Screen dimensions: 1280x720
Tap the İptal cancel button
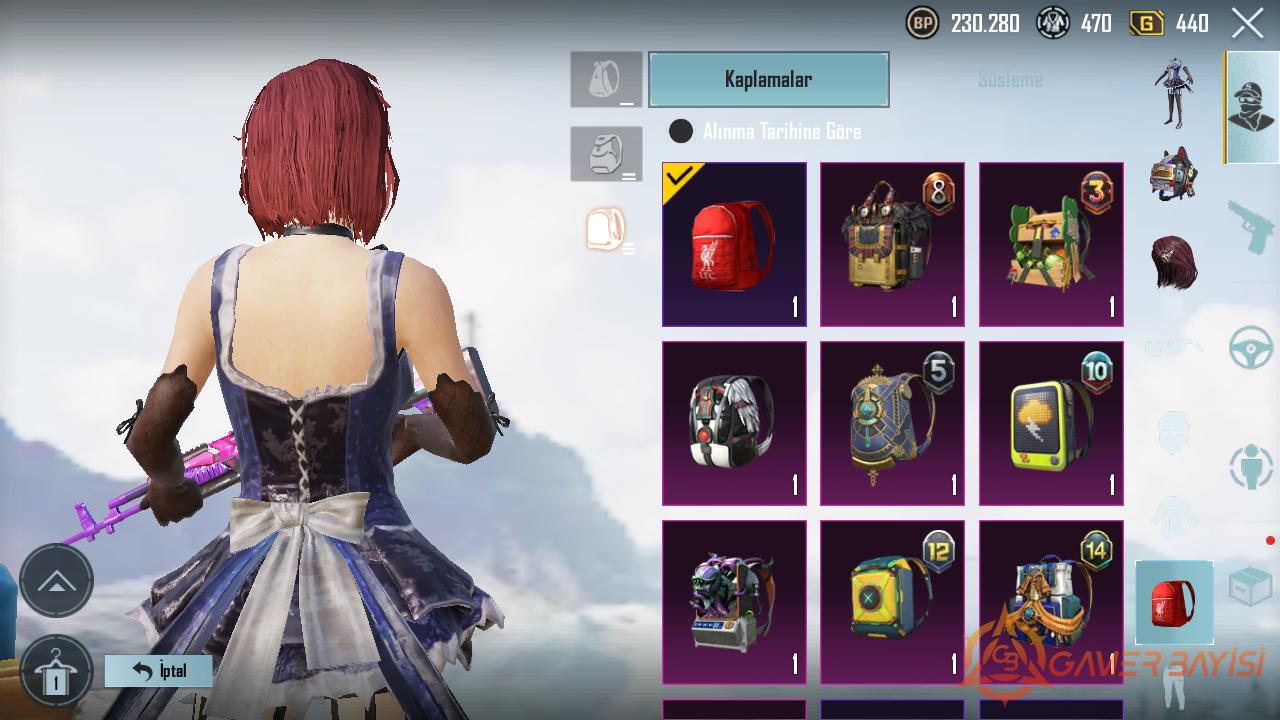tap(159, 671)
